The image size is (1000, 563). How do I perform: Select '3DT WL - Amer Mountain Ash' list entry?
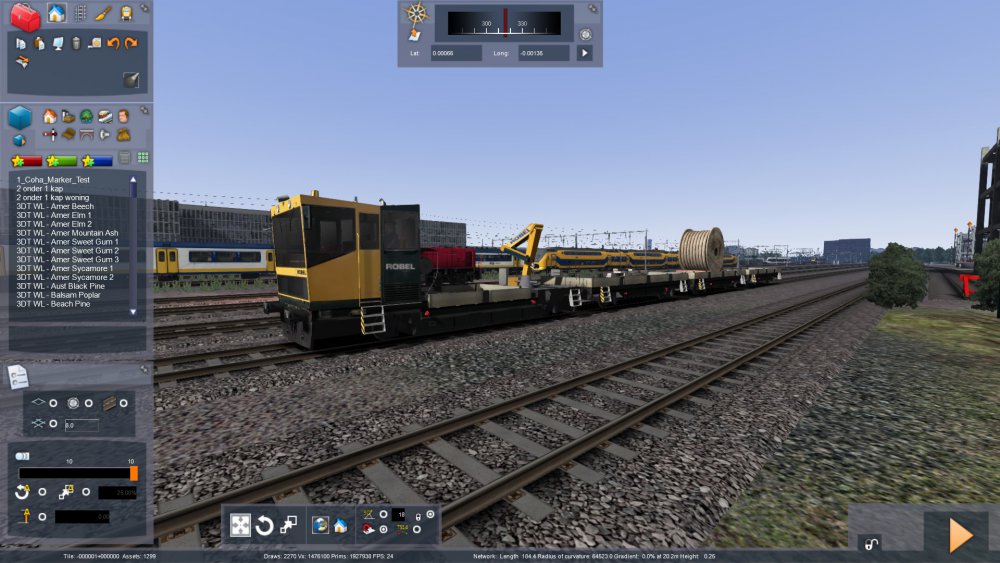[67, 233]
